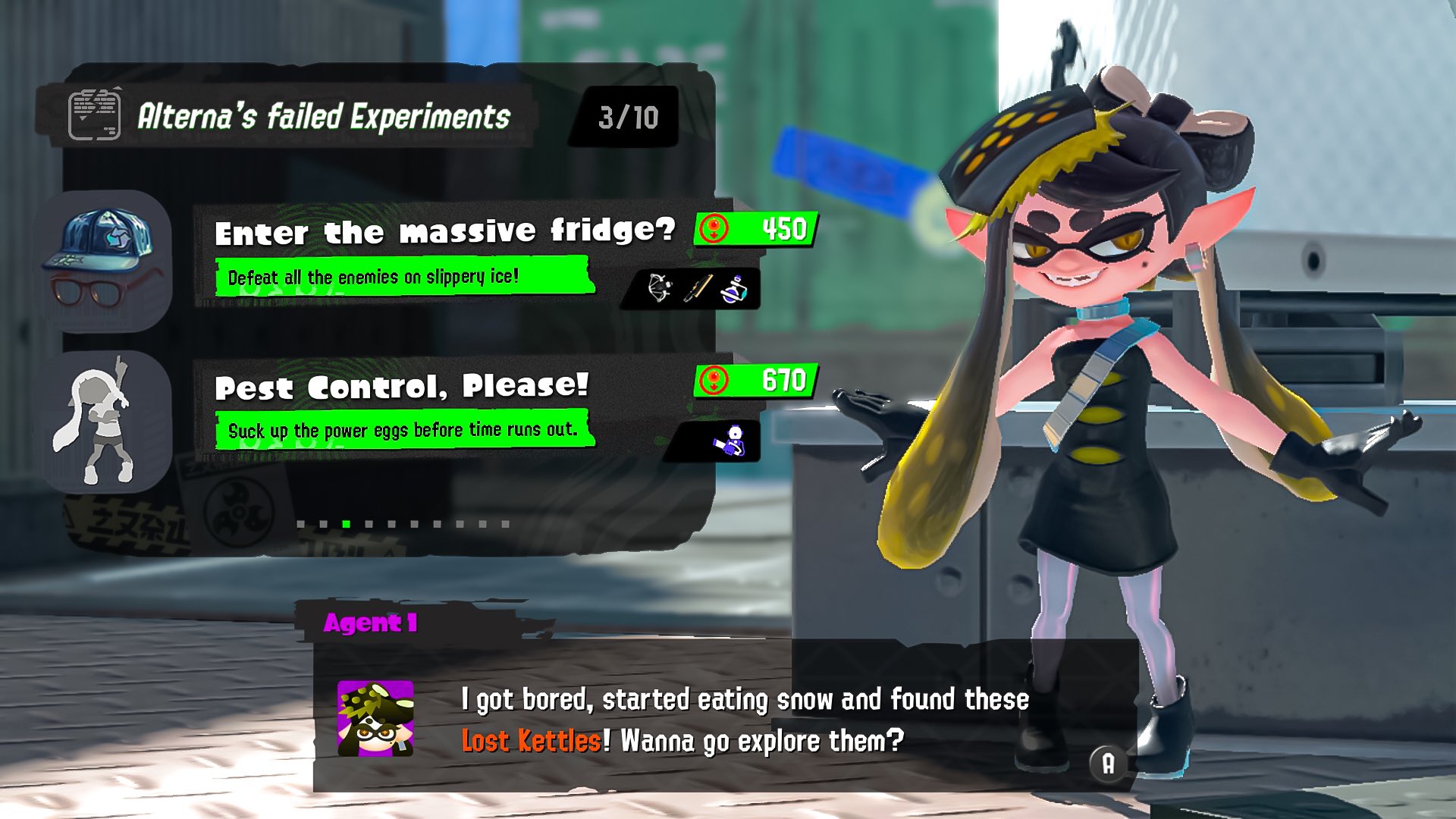Screen dimensions: 1456x819
Task: Select the Splatana weapon icon
Action: pyautogui.click(x=698, y=287)
